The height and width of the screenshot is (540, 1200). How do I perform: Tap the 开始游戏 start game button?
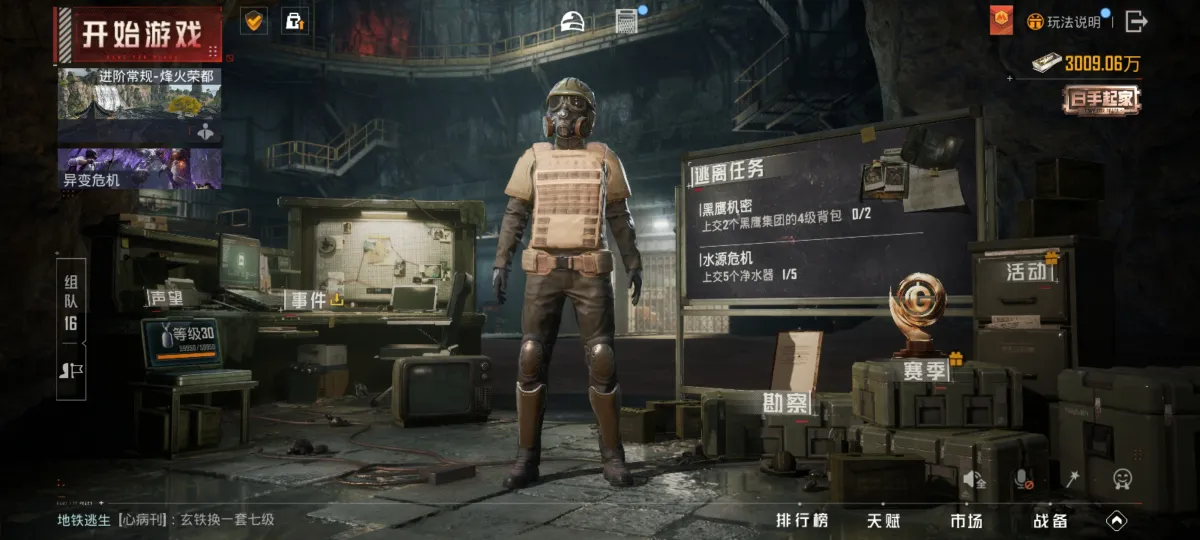pyautogui.click(x=138, y=34)
